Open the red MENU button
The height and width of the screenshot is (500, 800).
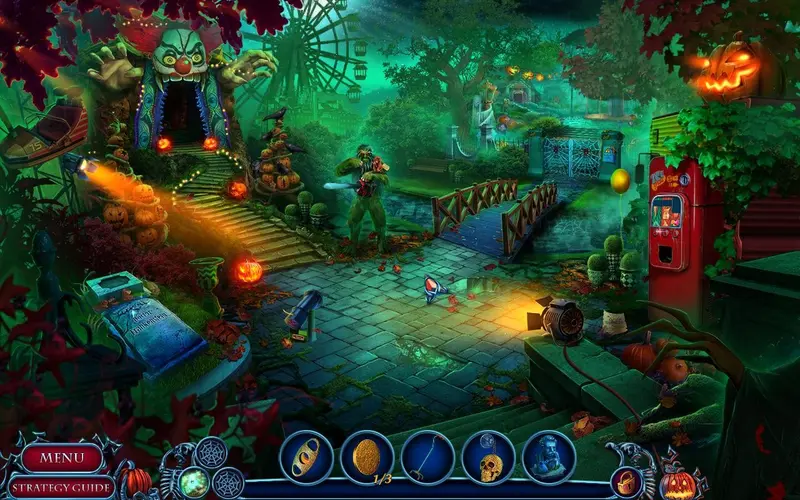pos(63,459)
